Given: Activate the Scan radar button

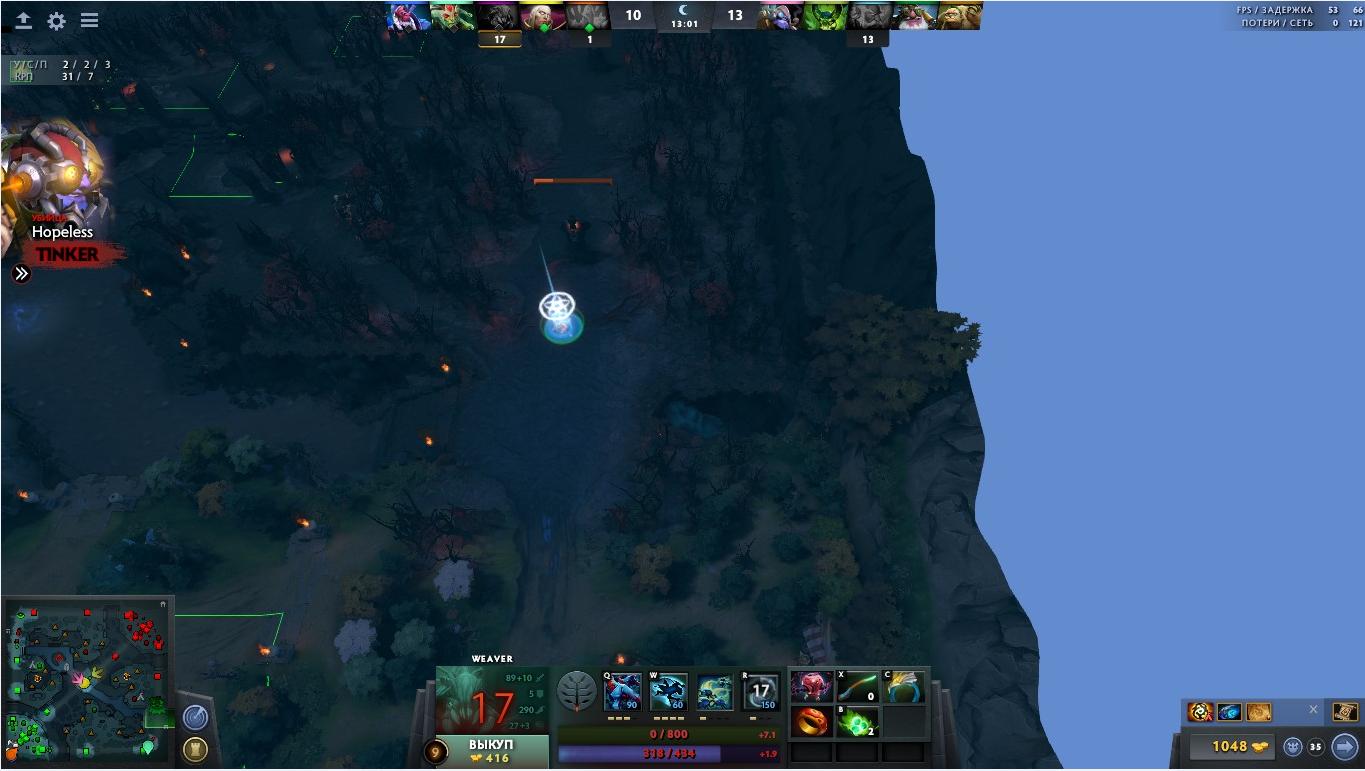Looking at the screenshot, I should pyautogui.click(x=194, y=717).
